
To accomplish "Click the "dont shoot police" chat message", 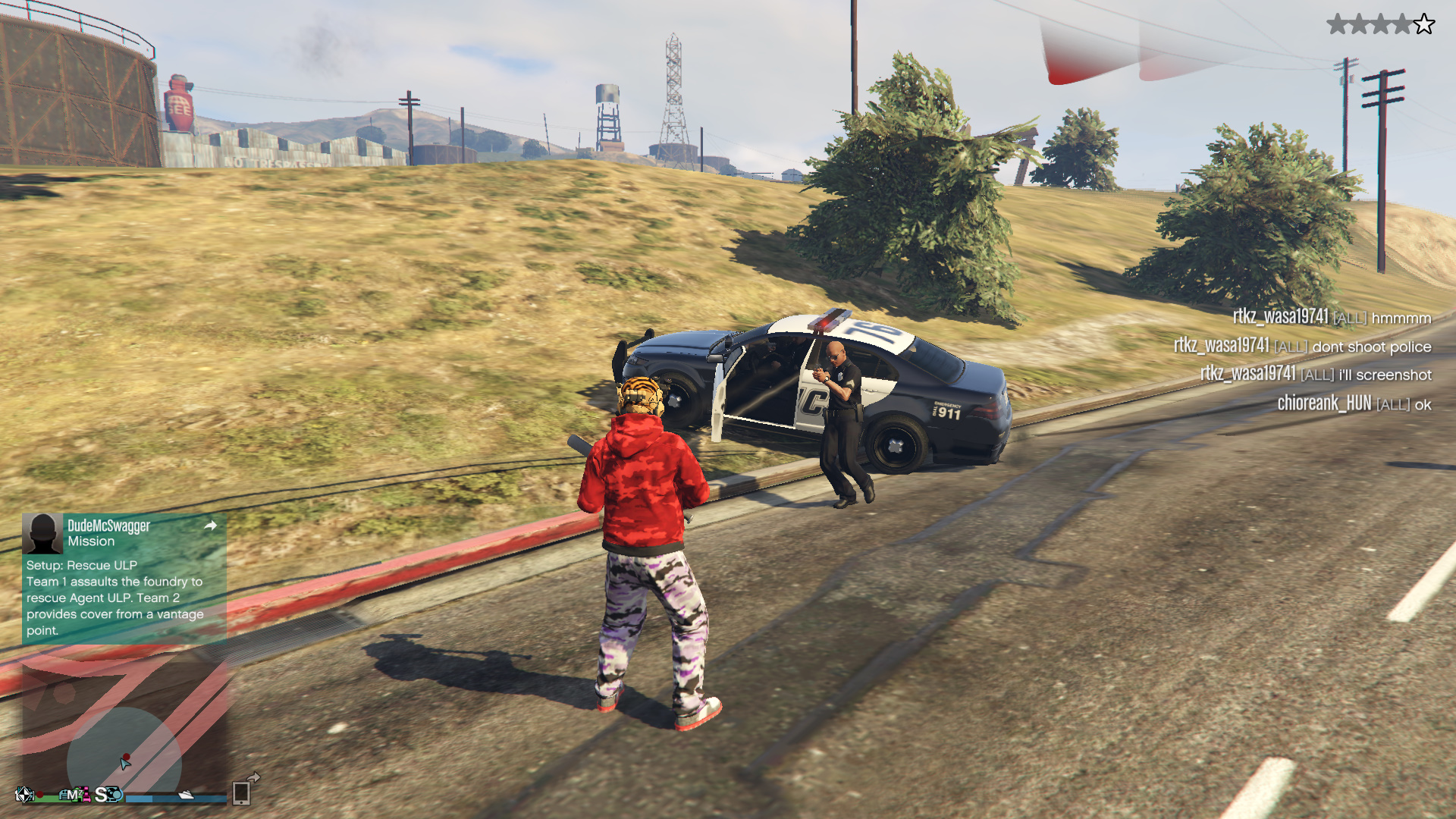I will [1302, 347].
